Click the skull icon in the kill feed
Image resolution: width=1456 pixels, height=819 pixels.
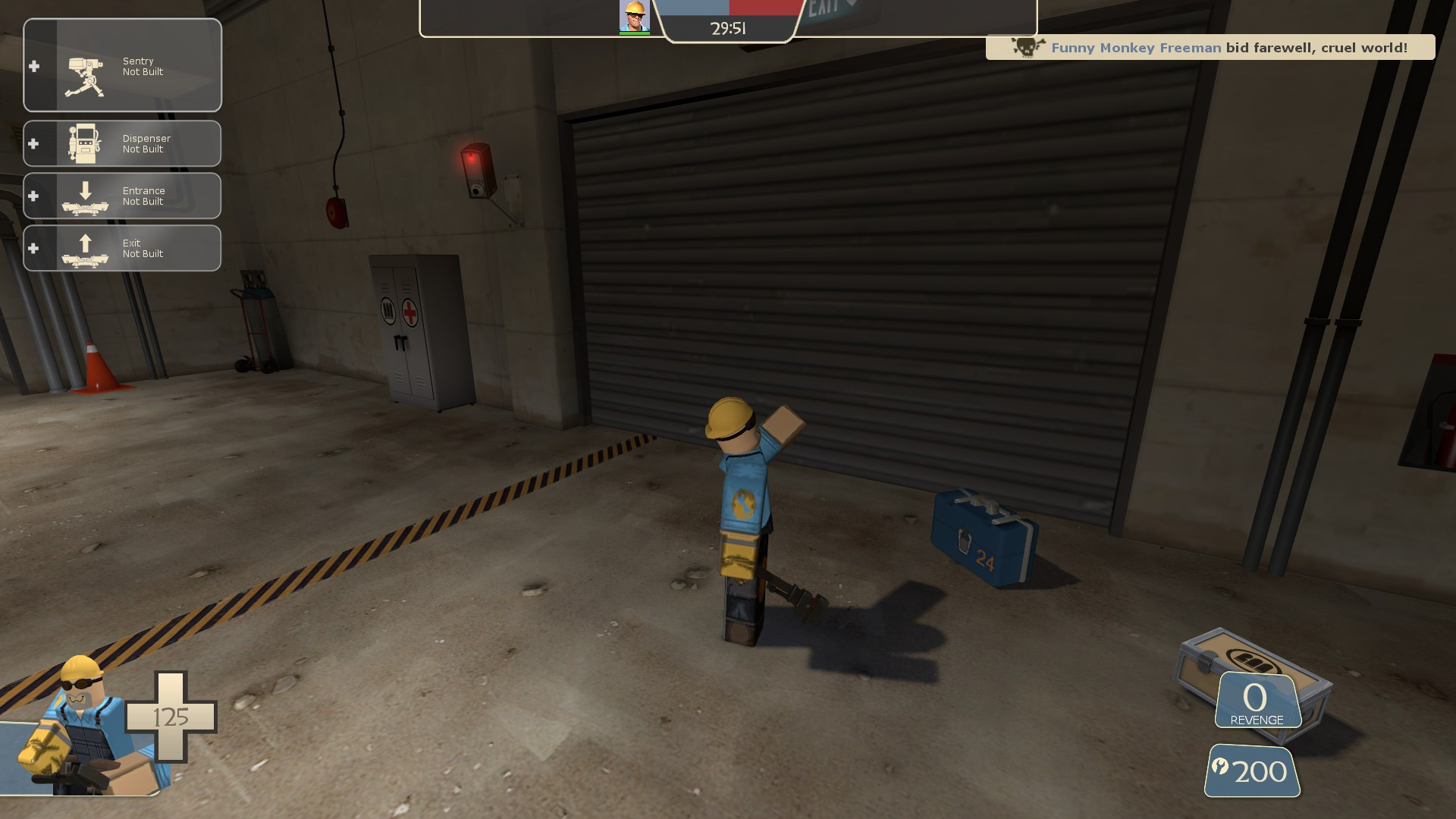tap(1026, 47)
